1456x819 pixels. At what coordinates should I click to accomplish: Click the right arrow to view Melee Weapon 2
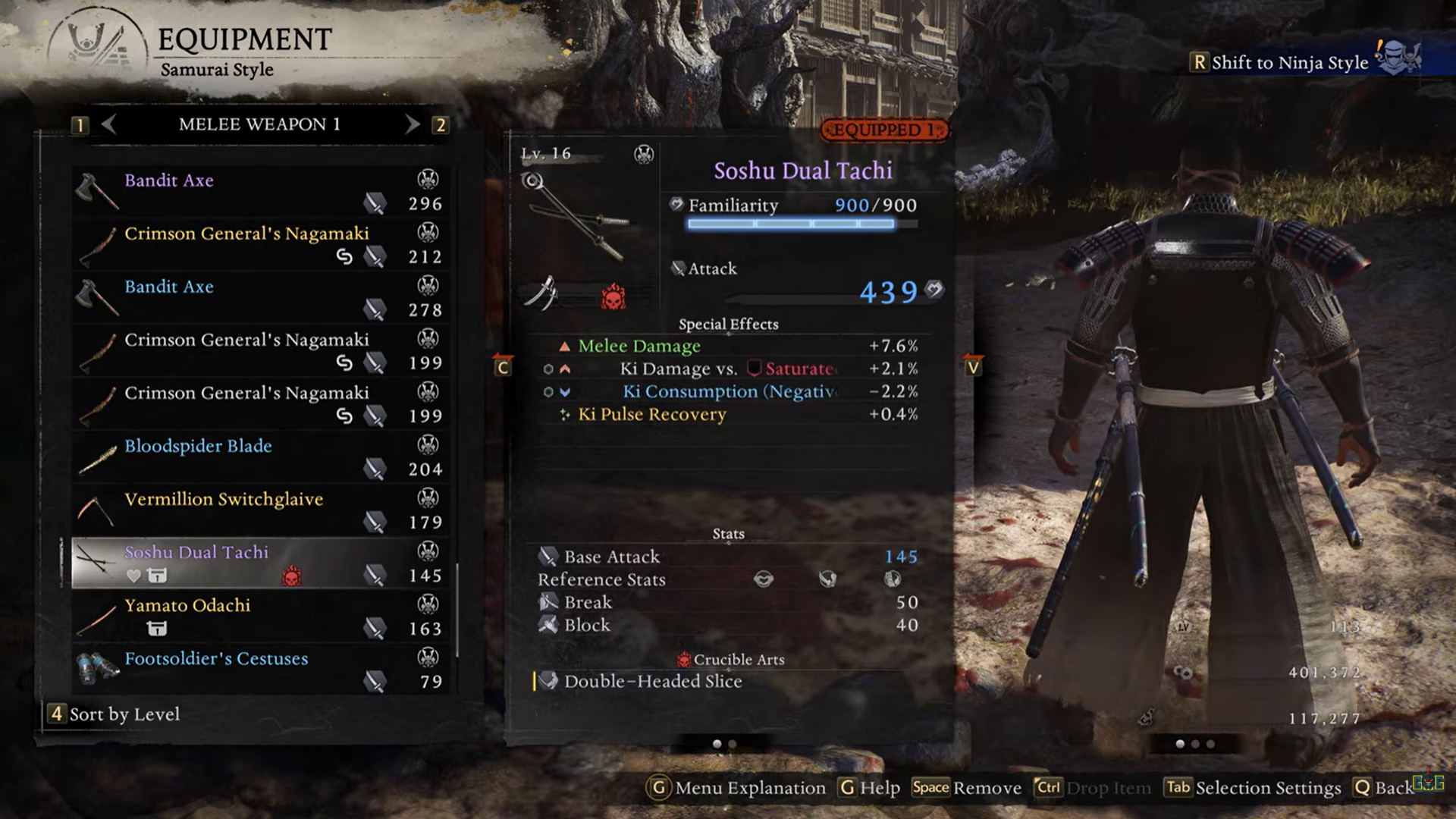click(x=413, y=125)
